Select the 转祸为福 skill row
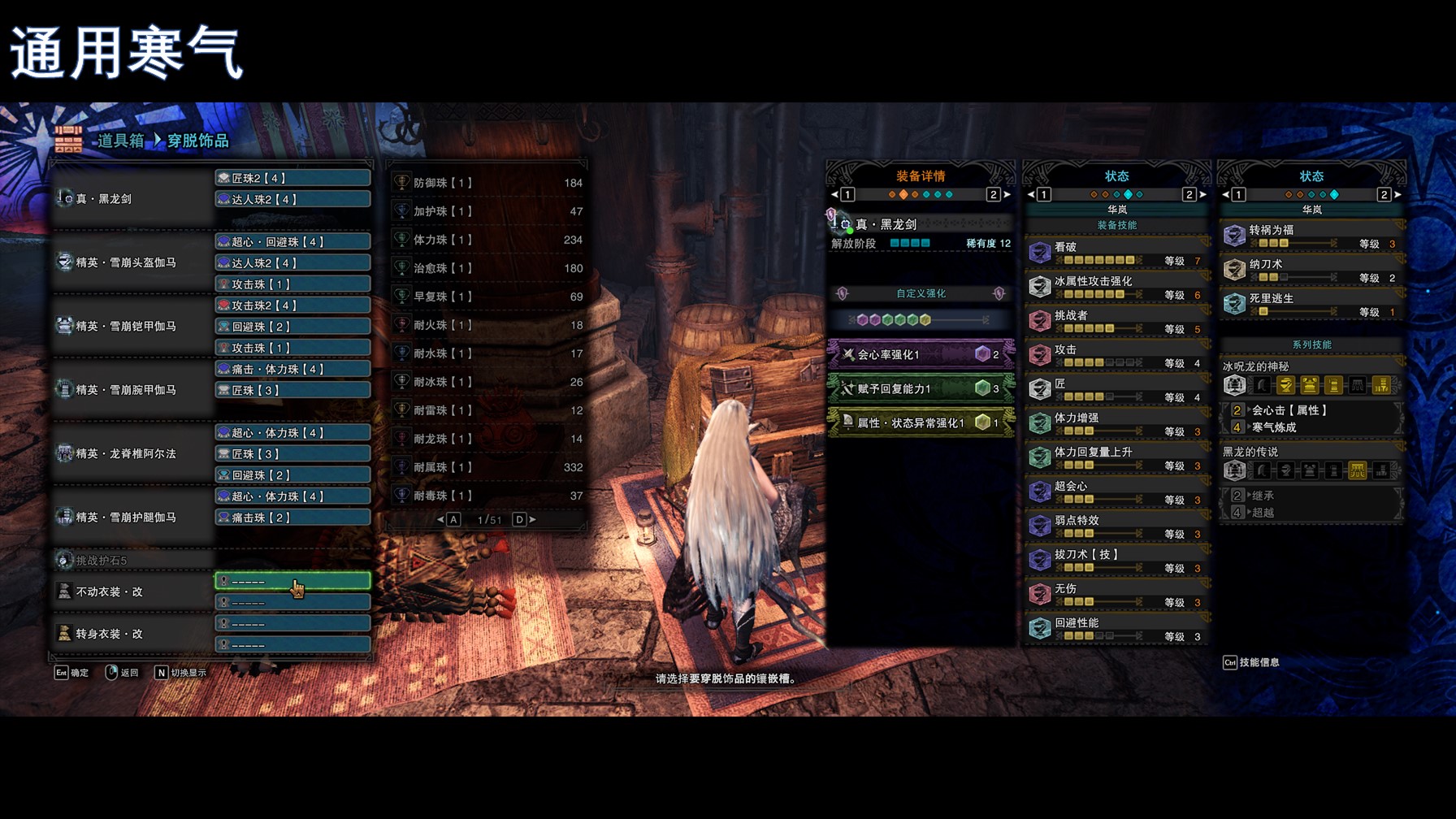The height and width of the screenshot is (819, 1456). tap(1311, 236)
